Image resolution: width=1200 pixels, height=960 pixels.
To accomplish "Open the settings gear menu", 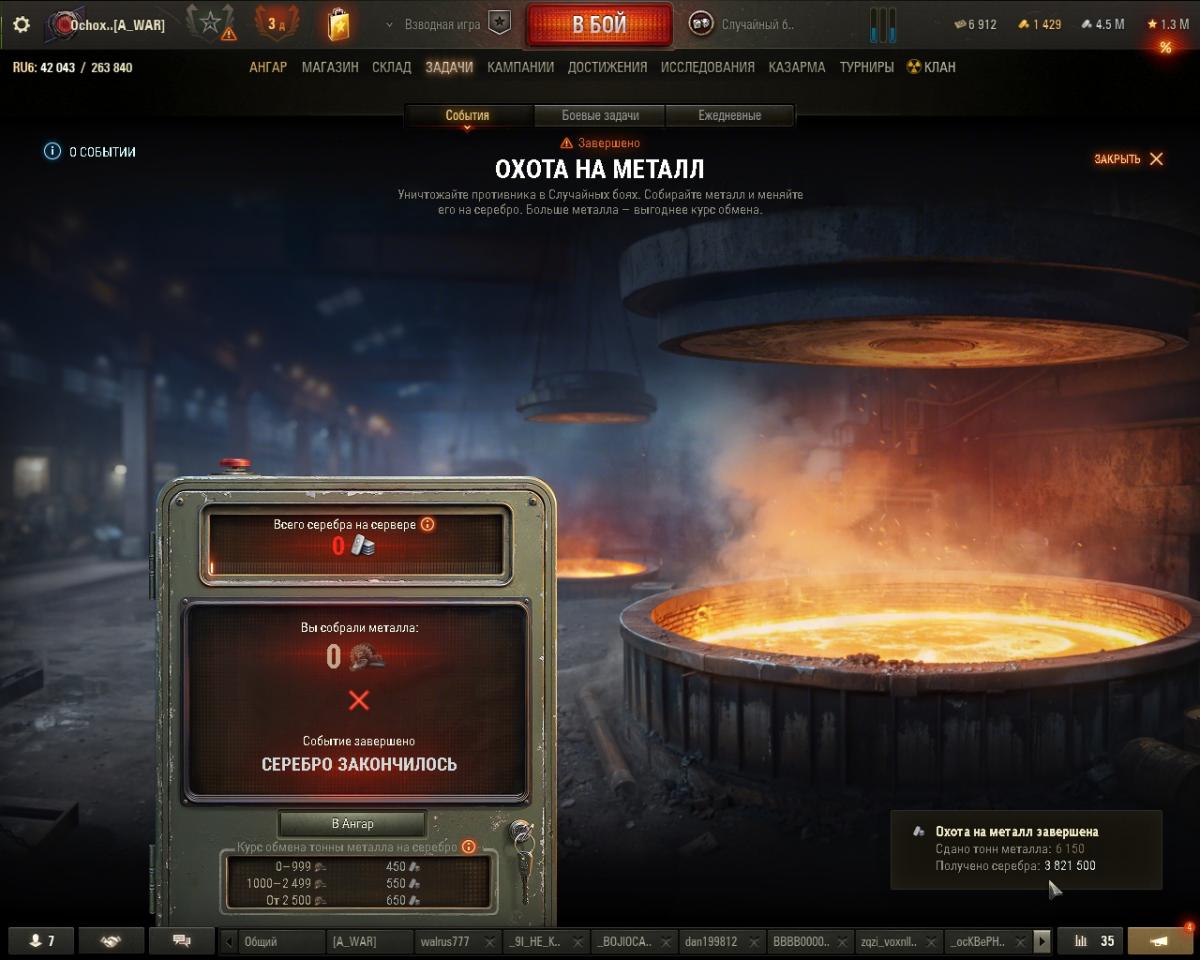I will [21, 25].
